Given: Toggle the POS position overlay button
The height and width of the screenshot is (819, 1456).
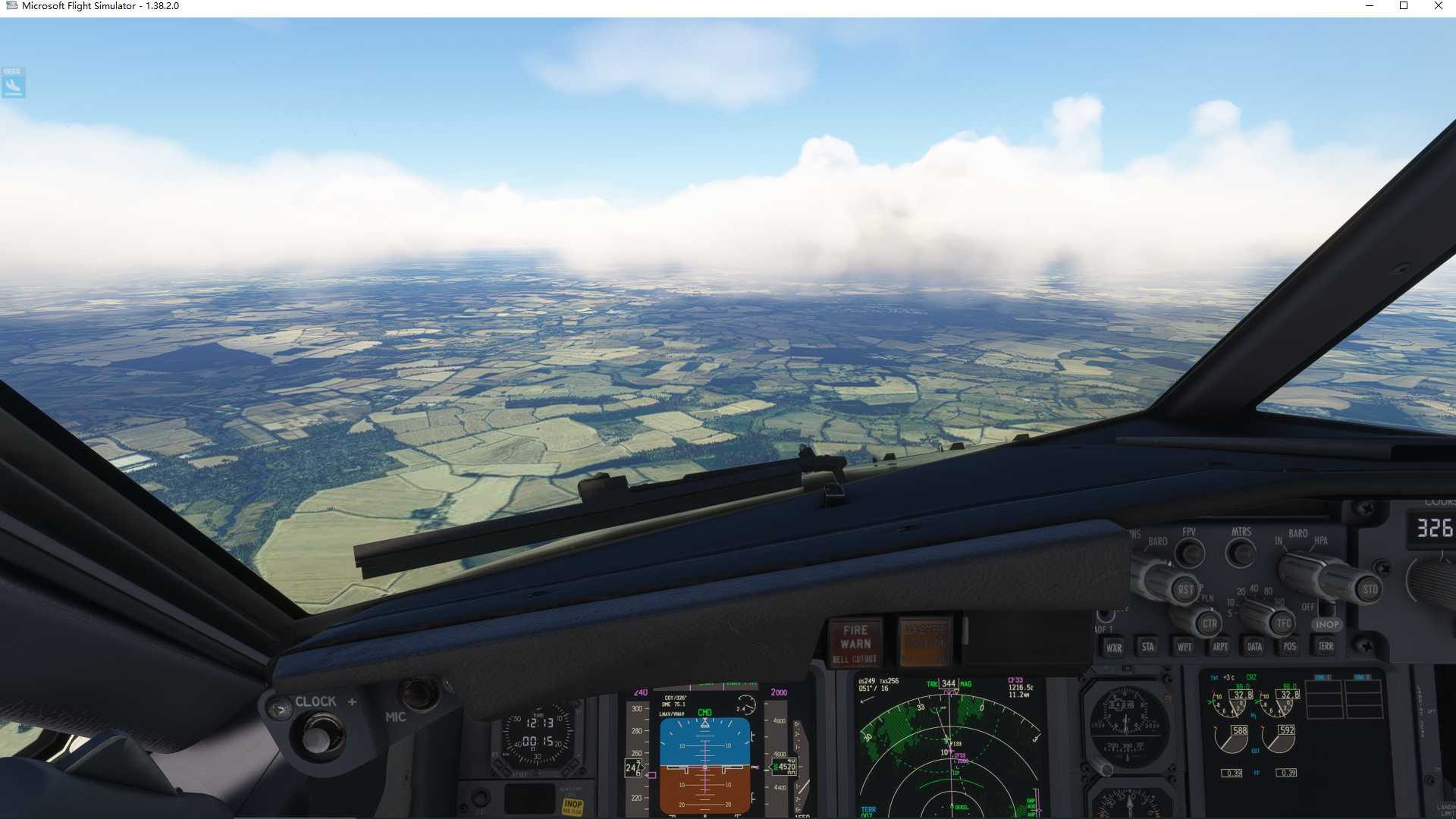Looking at the screenshot, I should [x=1290, y=646].
